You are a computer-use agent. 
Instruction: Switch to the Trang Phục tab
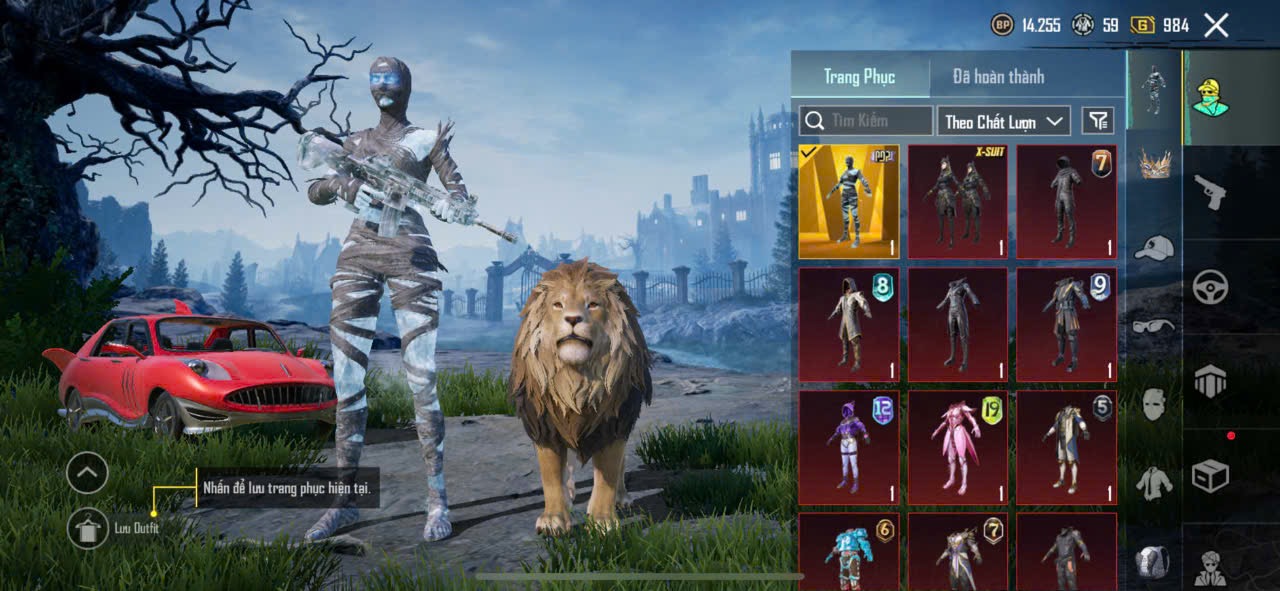point(859,76)
